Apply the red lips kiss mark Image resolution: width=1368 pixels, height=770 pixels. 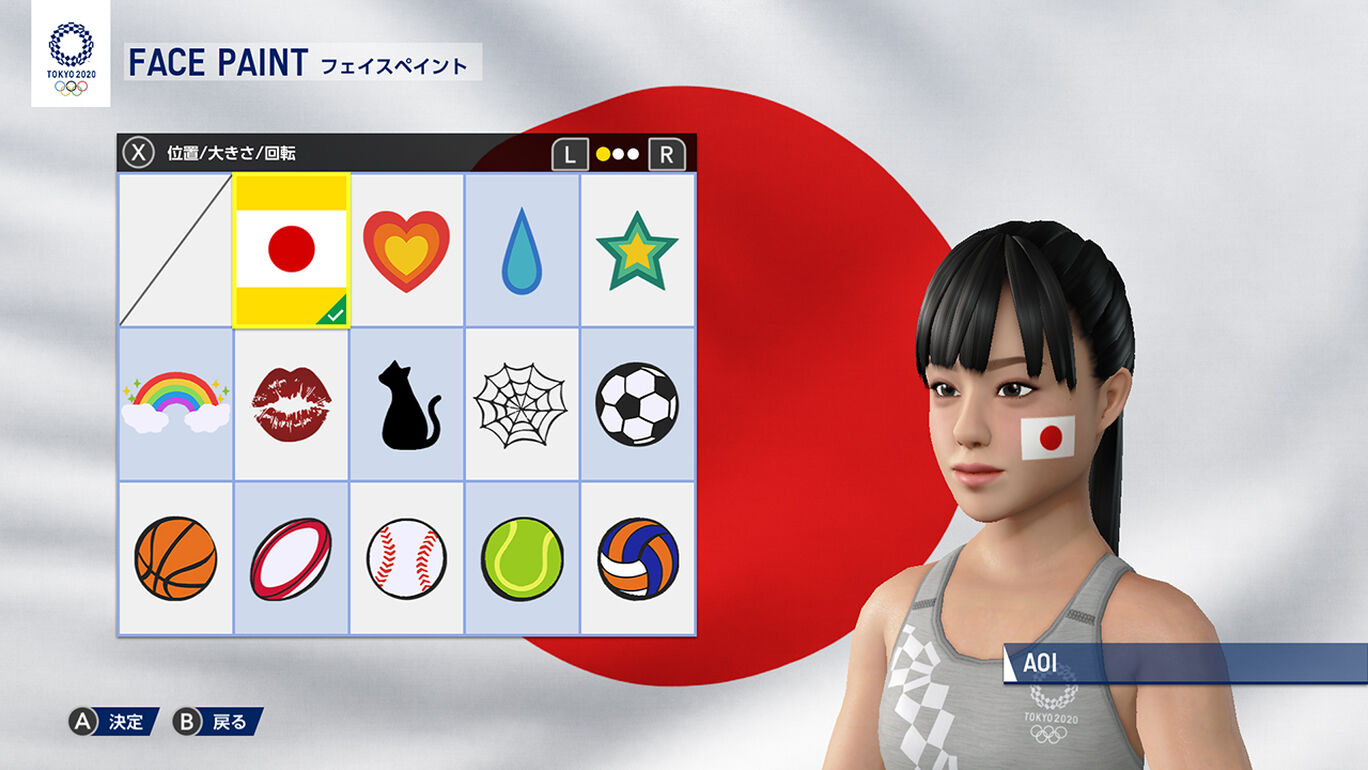291,404
